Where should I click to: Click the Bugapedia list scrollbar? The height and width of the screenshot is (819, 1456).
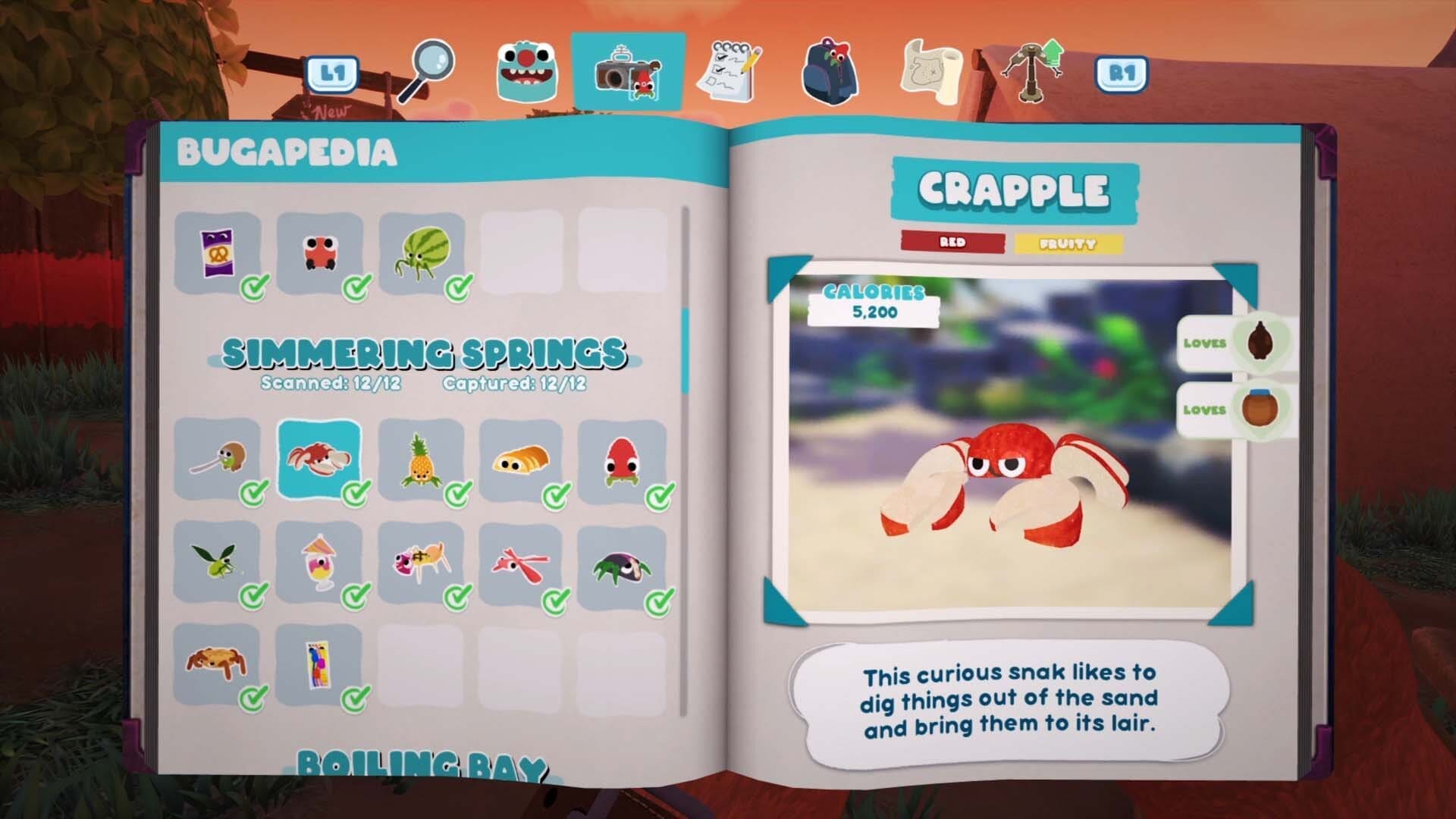(x=686, y=350)
